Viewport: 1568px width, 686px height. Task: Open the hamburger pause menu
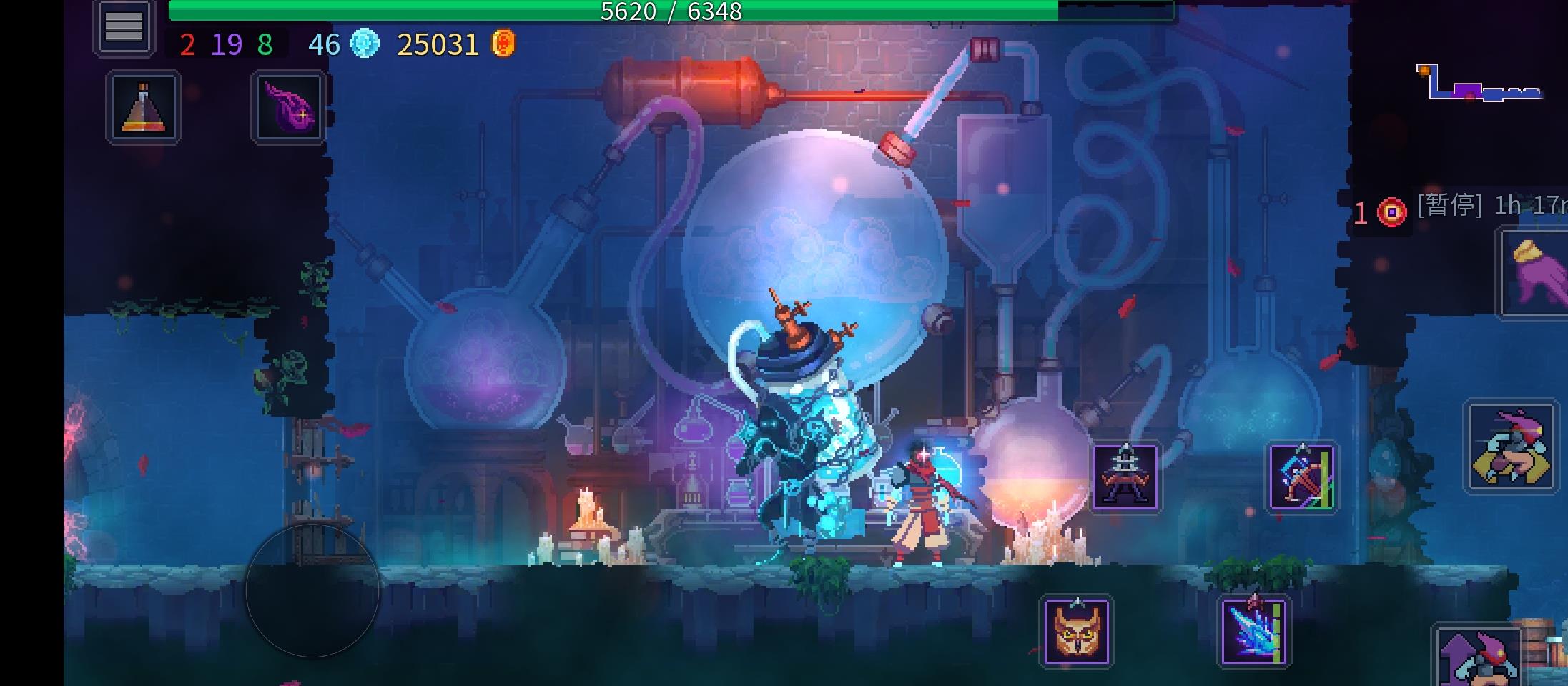coord(124,27)
